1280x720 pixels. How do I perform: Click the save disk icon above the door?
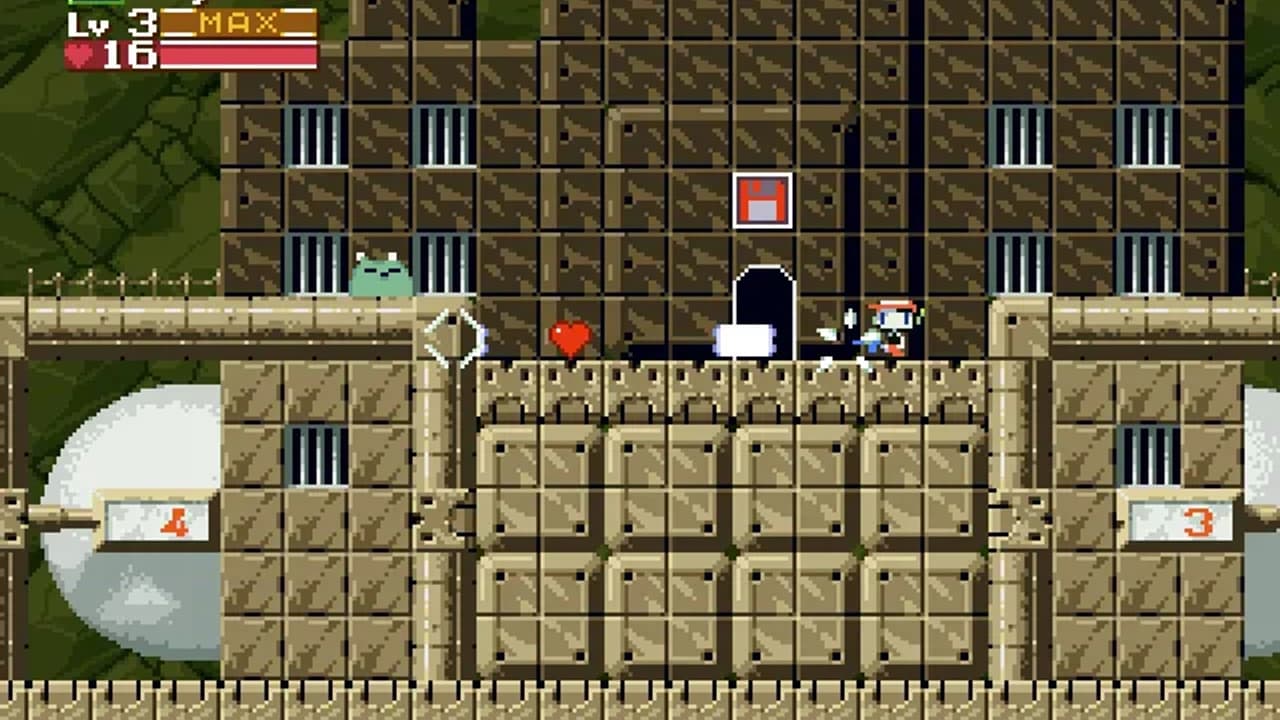point(763,201)
